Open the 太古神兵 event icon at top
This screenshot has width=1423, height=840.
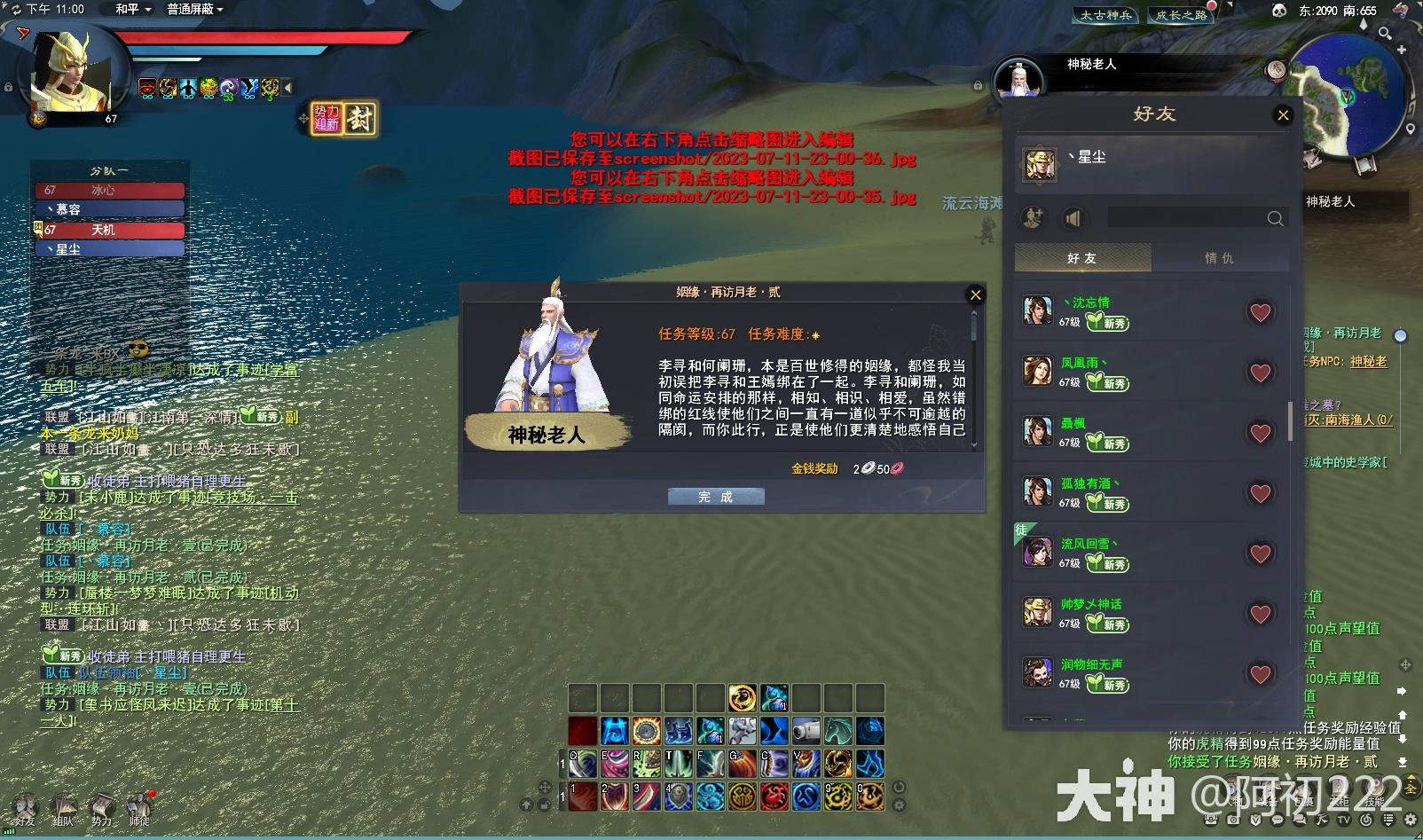(x=1105, y=14)
